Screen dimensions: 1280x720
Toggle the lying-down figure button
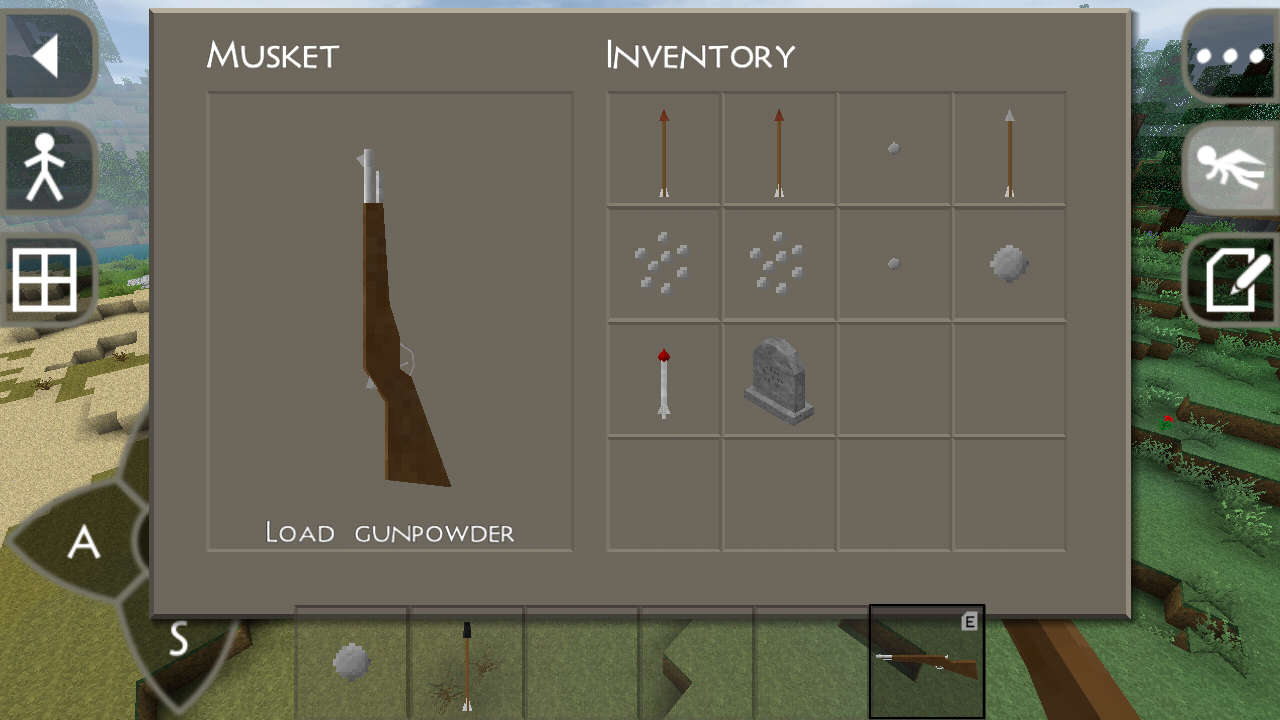(x=1230, y=168)
